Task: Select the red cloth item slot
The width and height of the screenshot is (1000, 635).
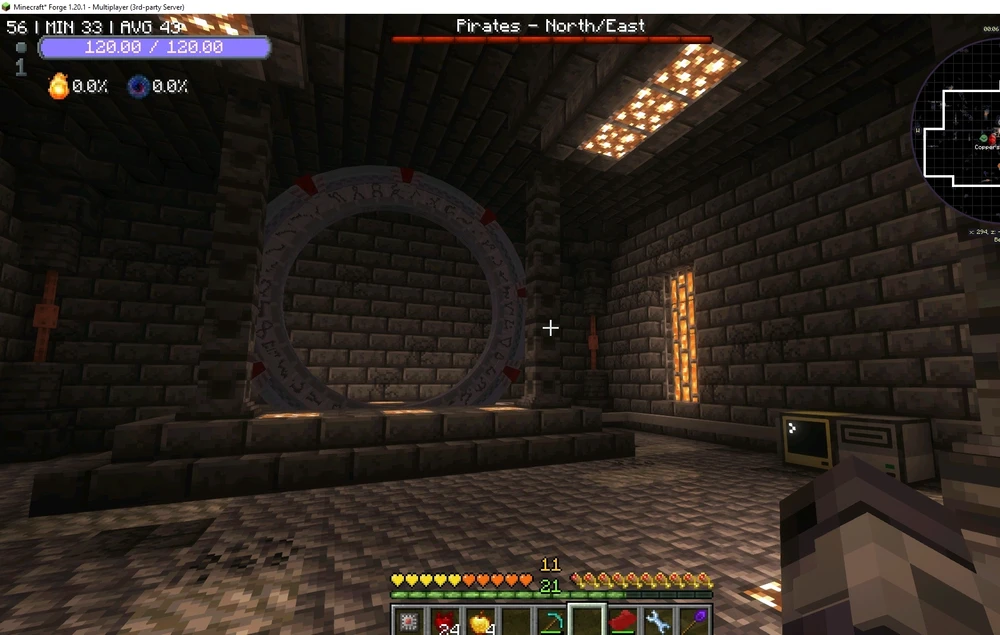Action: coord(622,622)
